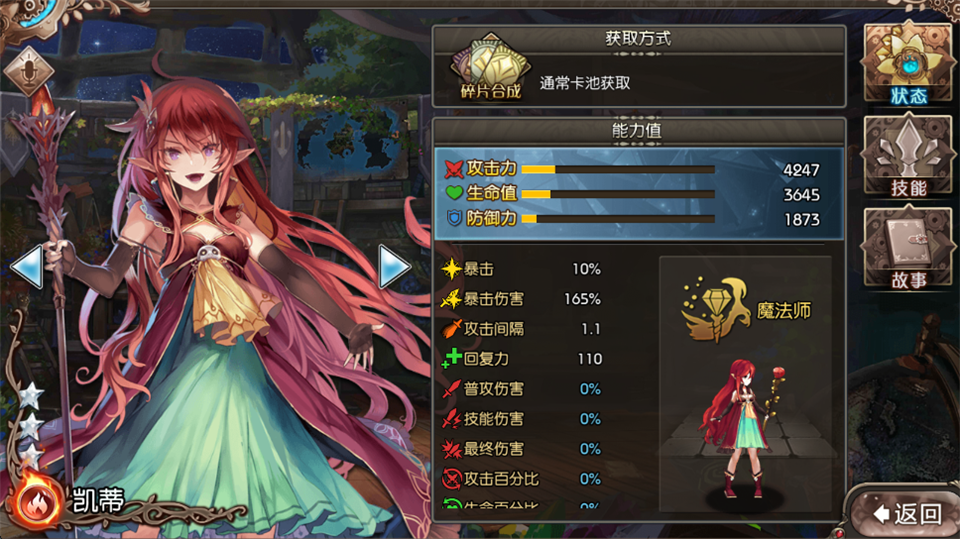Open the 技能 skills tab
The width and height of the screenshot is (960, 539).
908,158
